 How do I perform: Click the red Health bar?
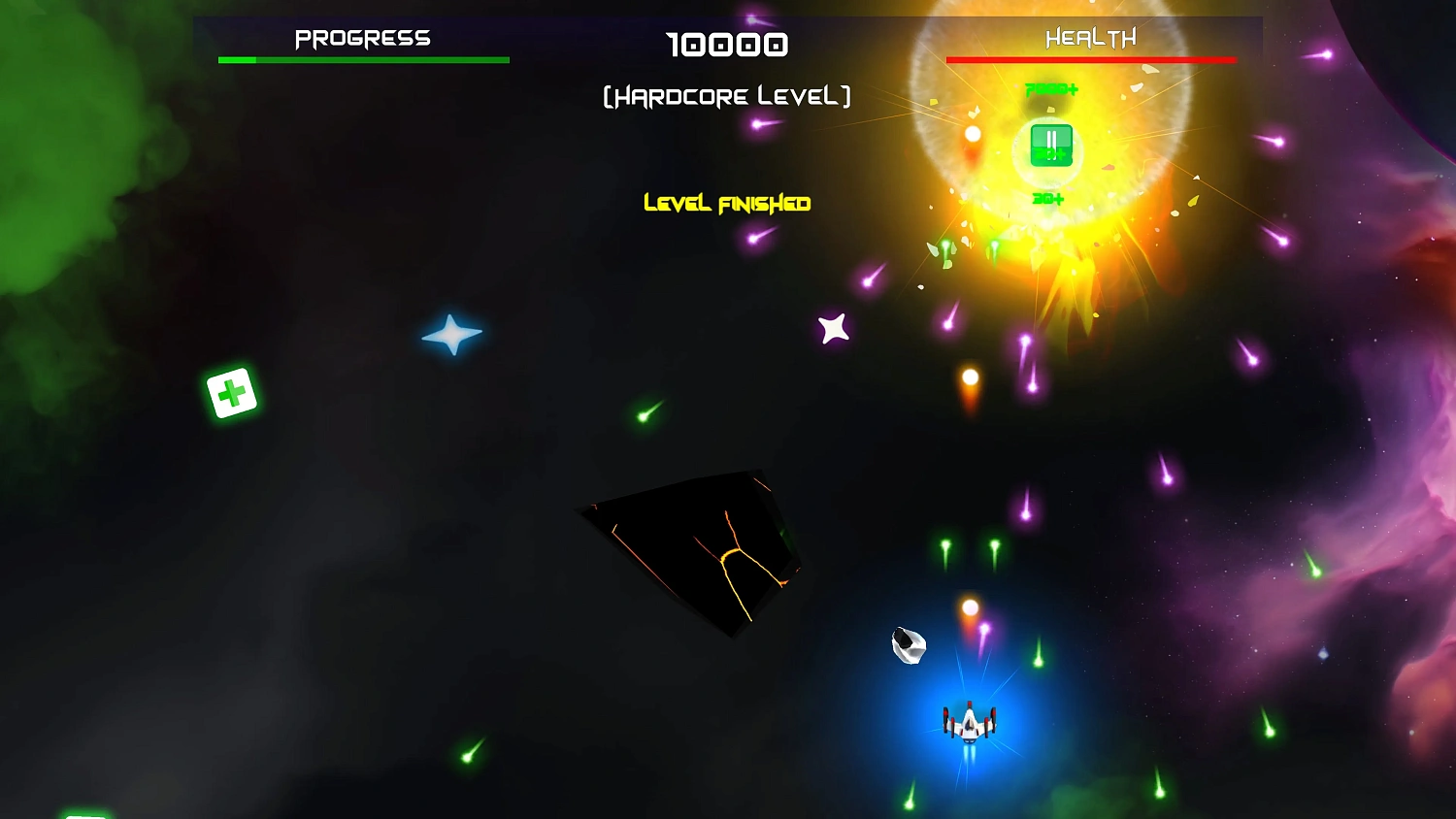pyautogui.click(x=1089, y=58)
